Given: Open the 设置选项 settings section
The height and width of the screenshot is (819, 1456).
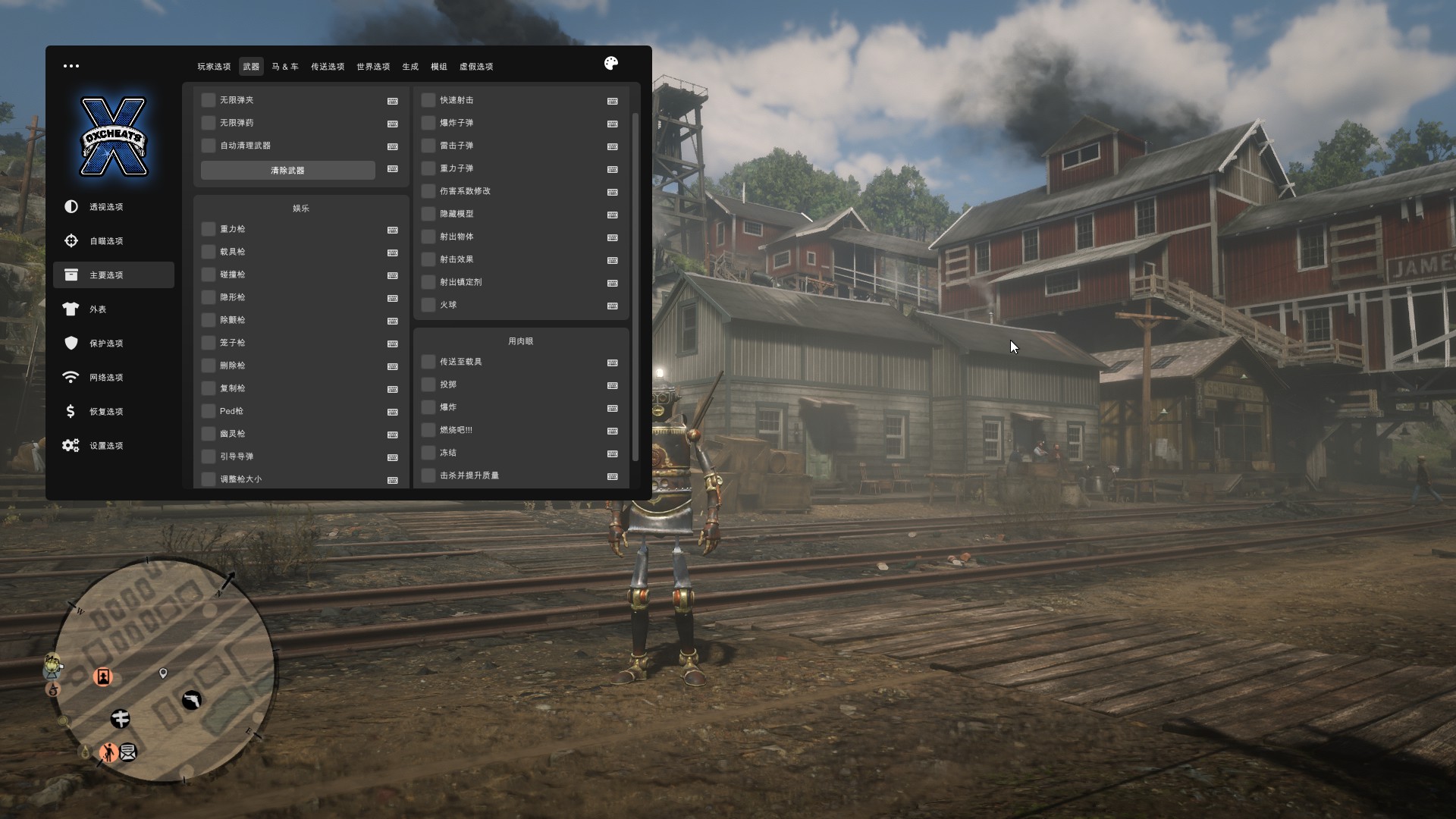Looking at the screenshot, I should tap(106, 446).
